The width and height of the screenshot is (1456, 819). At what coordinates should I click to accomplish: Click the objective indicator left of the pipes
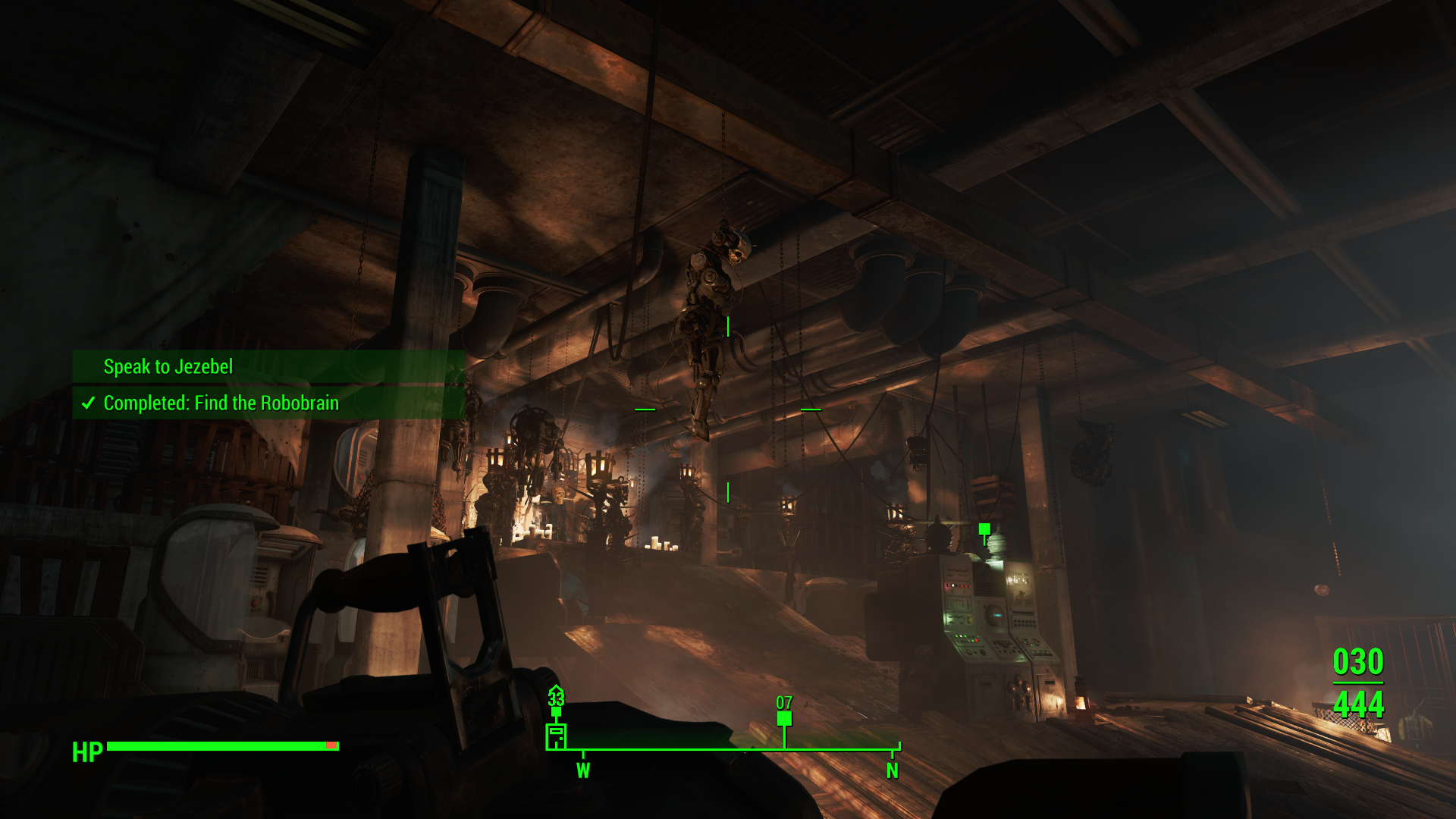point(645,408)
